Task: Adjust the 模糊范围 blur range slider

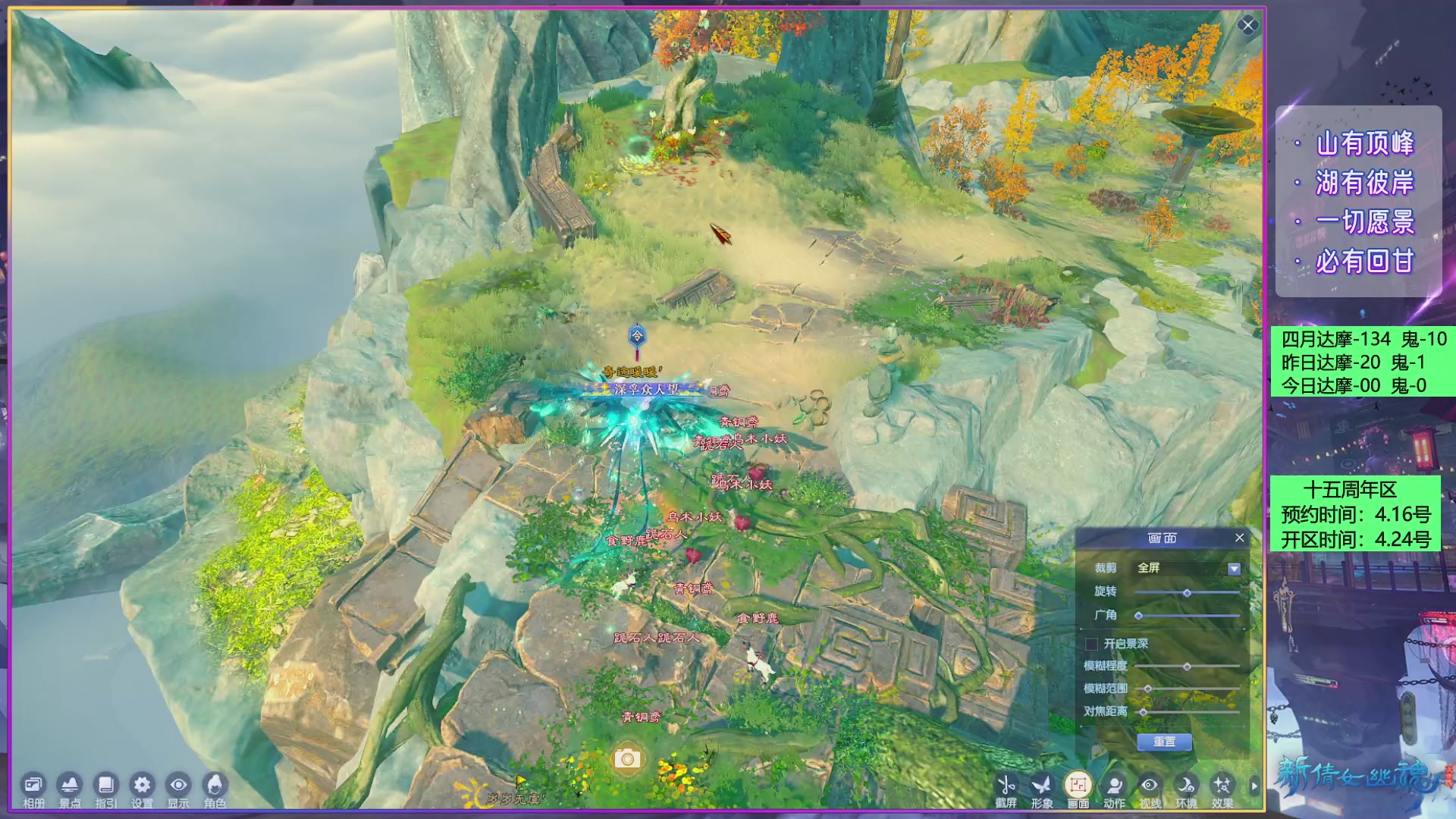Action: tap(1148, 689)
